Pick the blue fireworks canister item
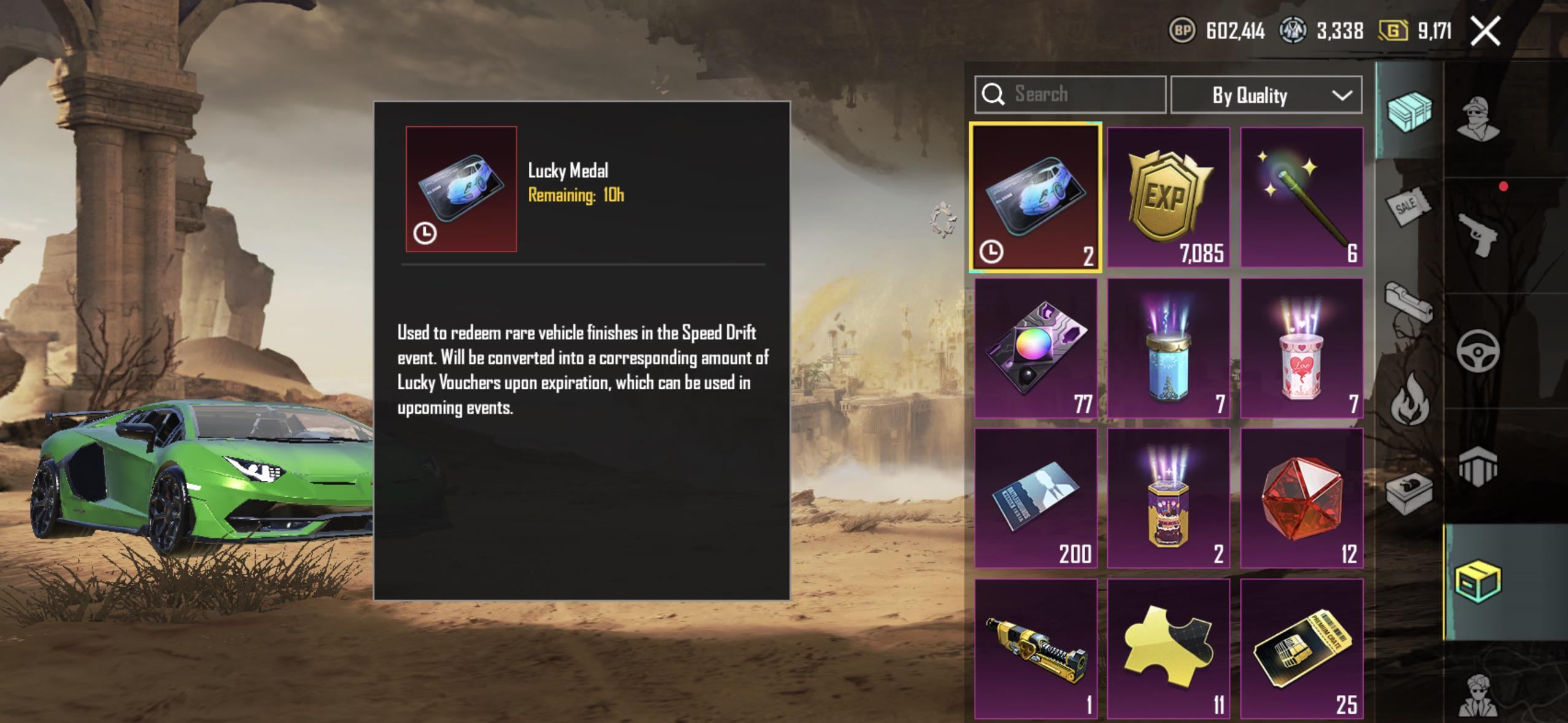Screen dimensions: 1568x723 pyautogui.click(x=1168, y=348)
